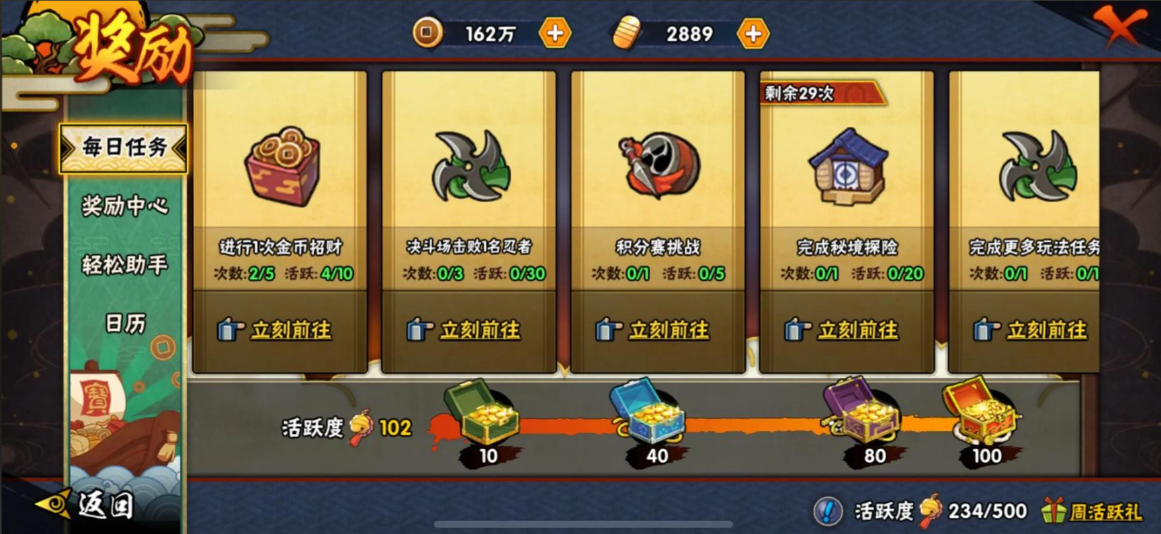Image resolution: width=1161 pixels, height=534 pixels.
Task: Select the 轻松助手 tab
Action: click(124, 265)
